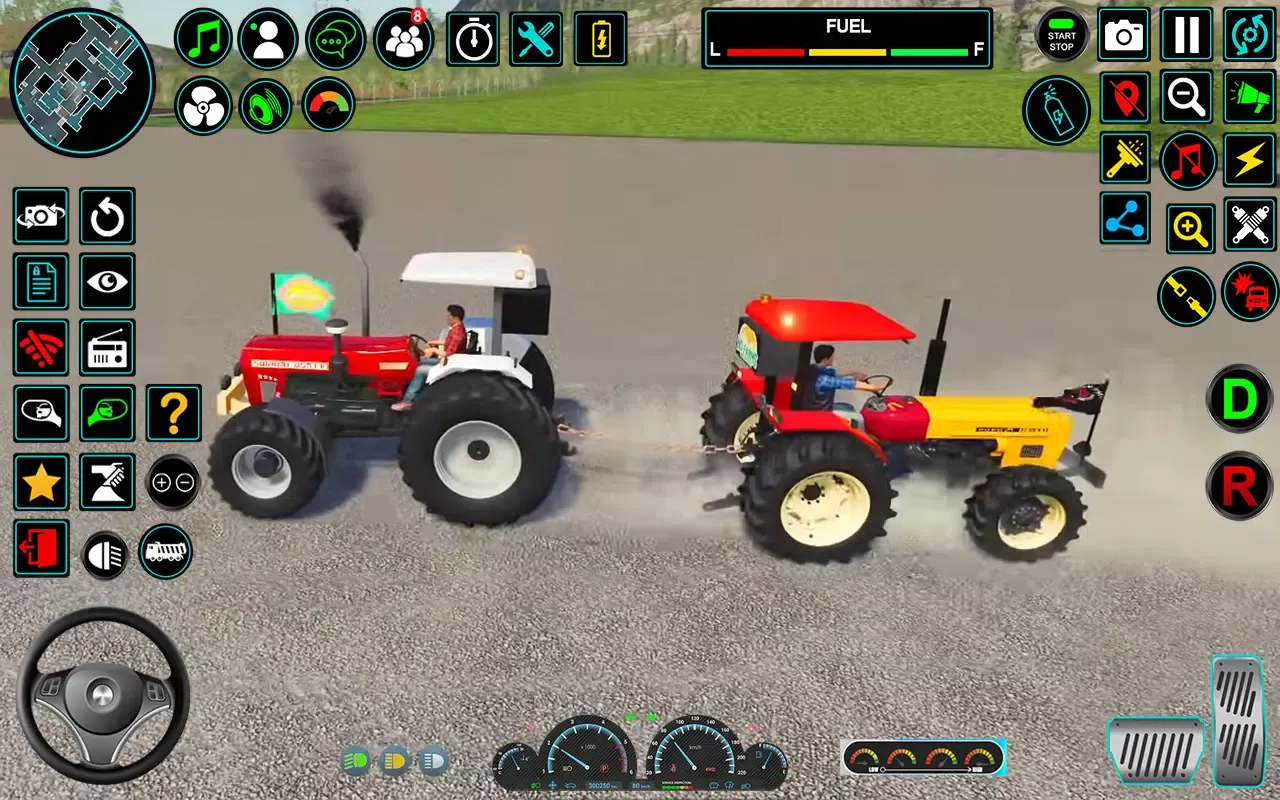Mute the background music

[1186, 160]
